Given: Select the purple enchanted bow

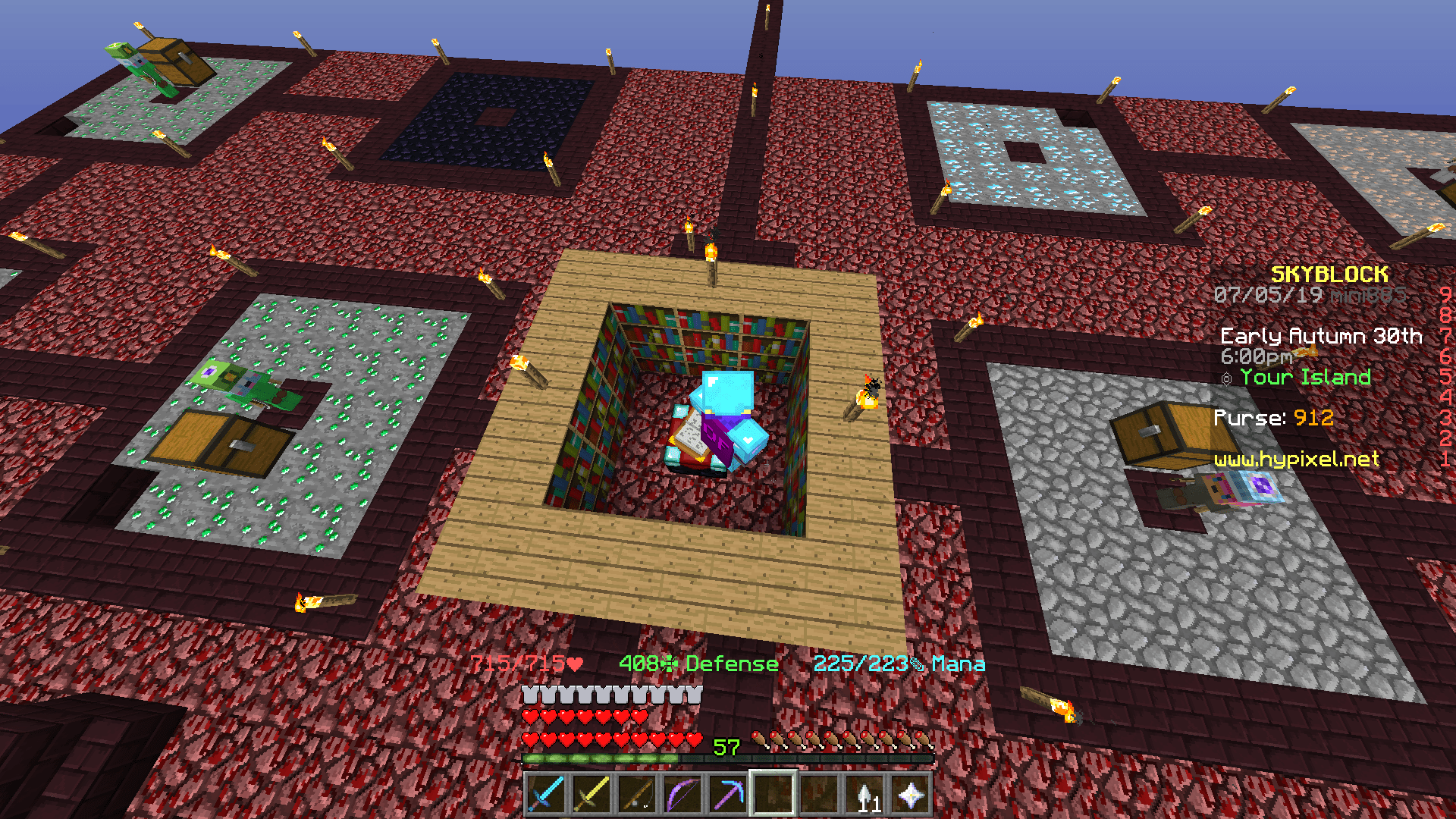Looking at the screenshot, I should pyautogui.click(x=681, y=792).
